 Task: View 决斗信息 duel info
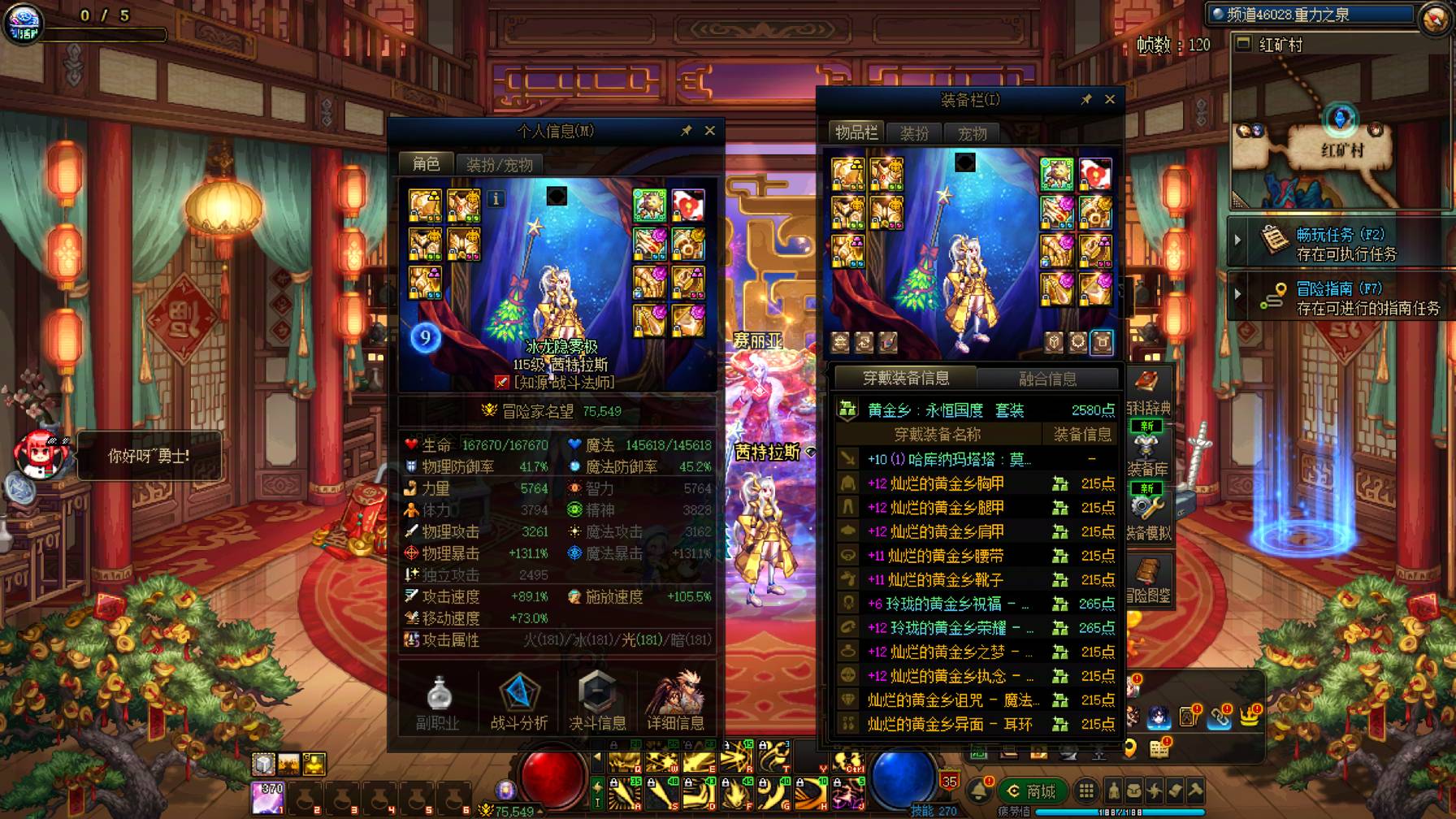point(597,704)
